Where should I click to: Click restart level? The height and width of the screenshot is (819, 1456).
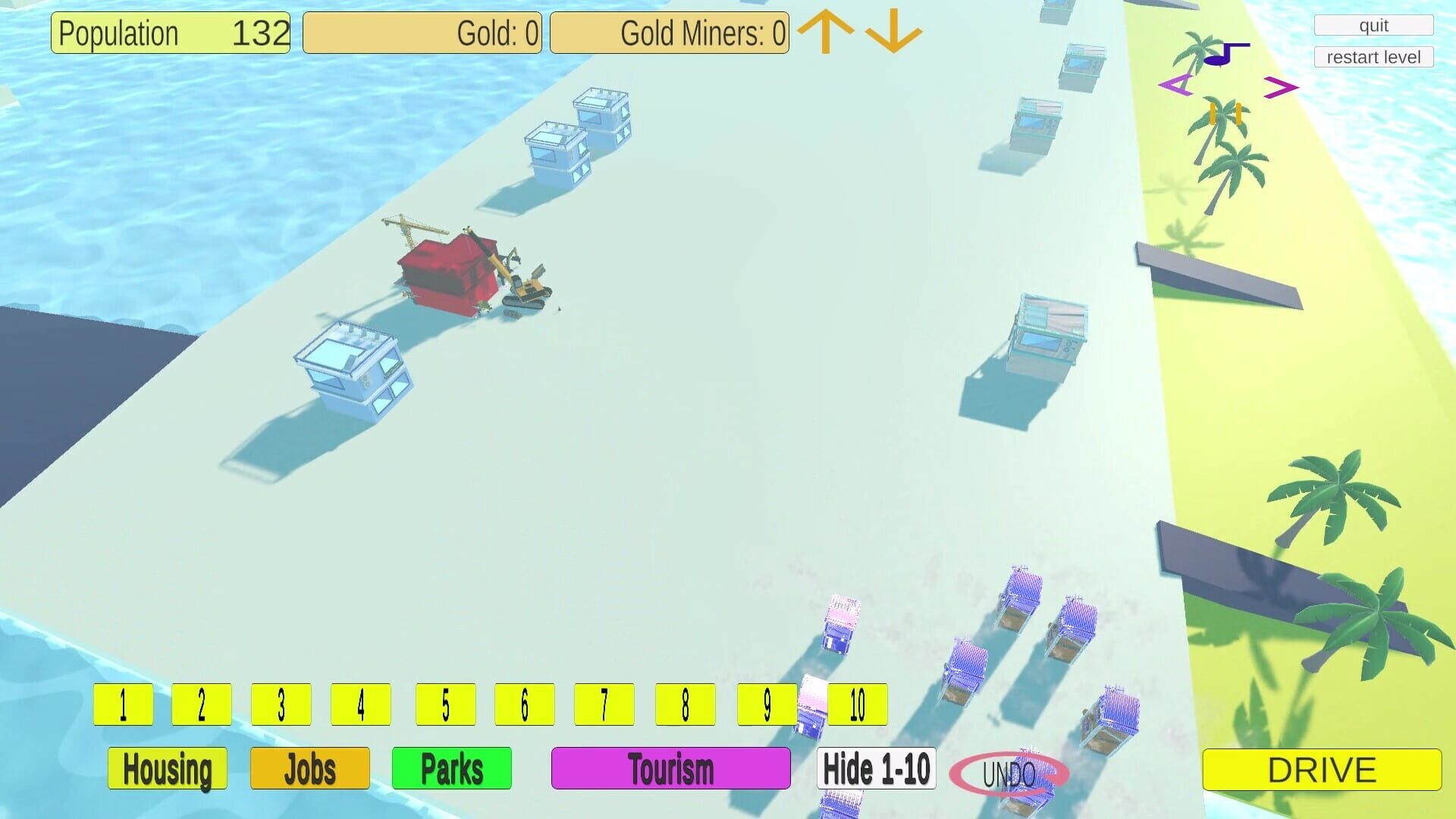[1373, 57]
